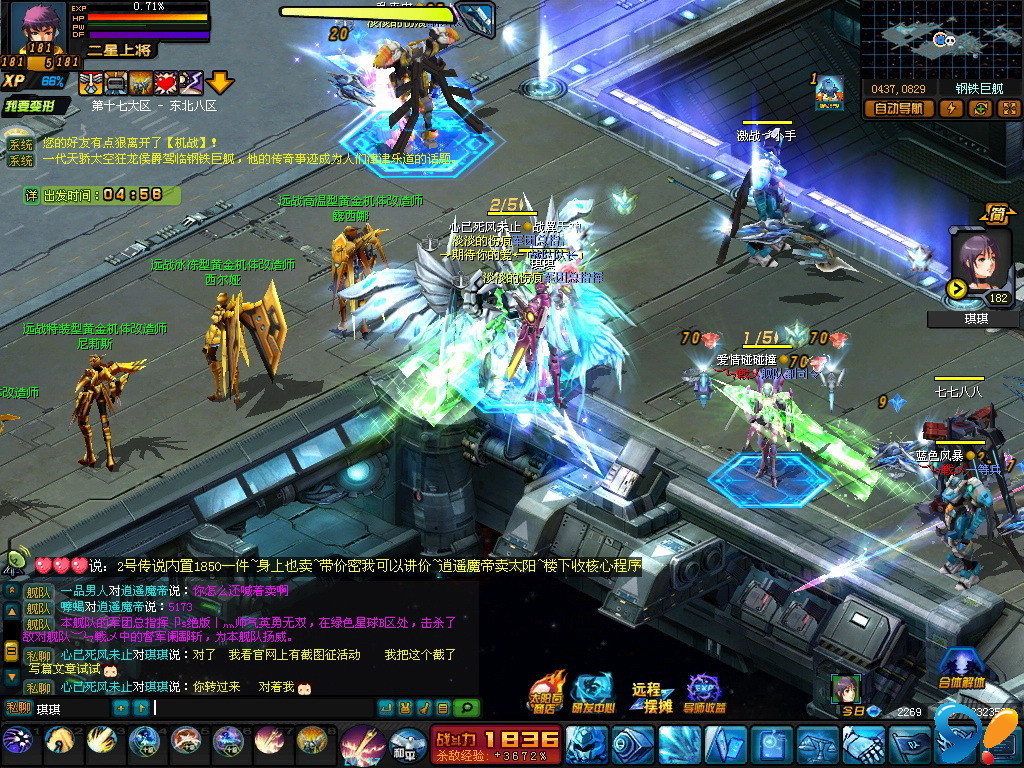Activate the 我要变形 transform button

click(37, 106)
